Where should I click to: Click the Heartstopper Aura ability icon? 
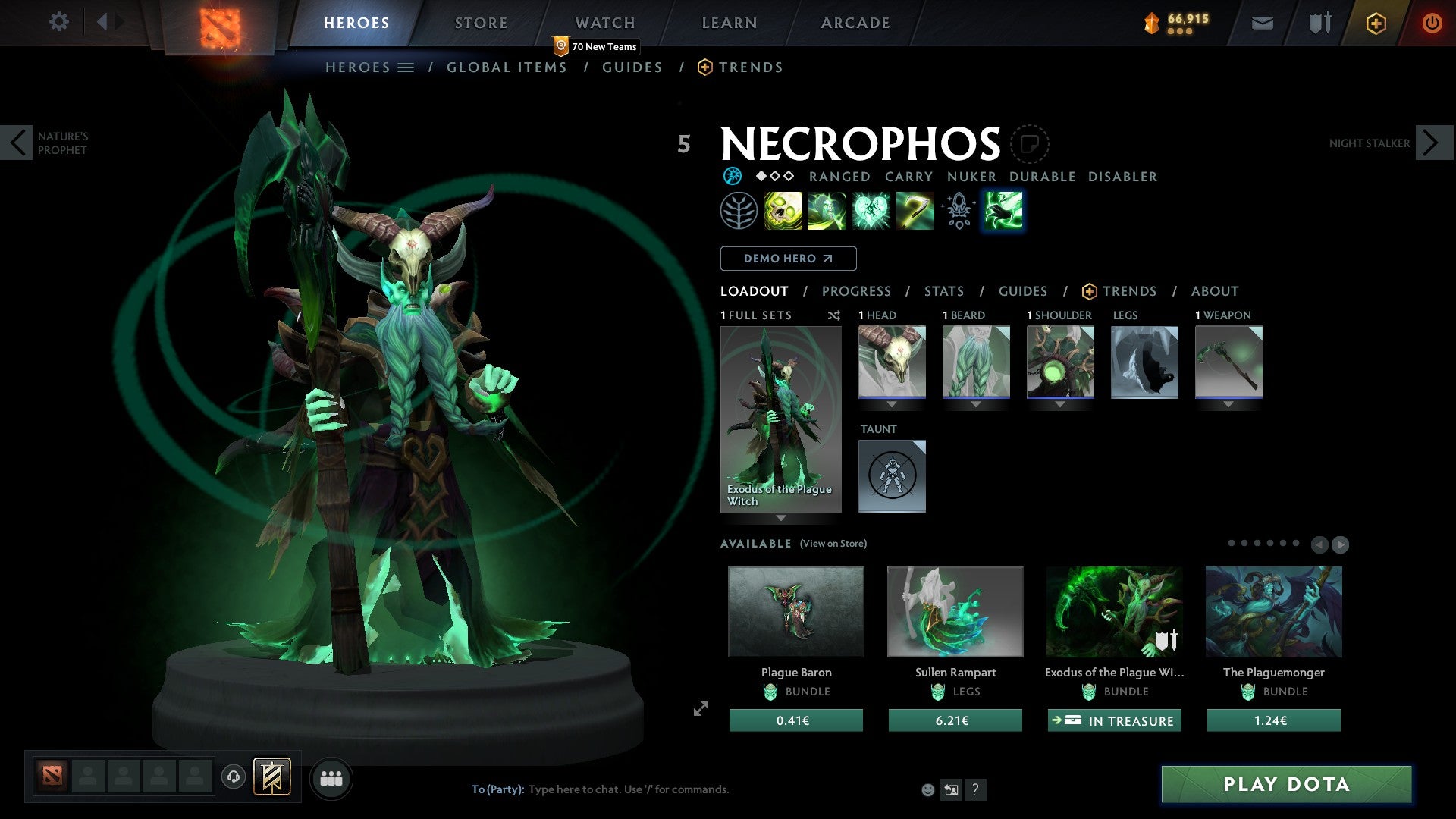(x=870, y=210)
